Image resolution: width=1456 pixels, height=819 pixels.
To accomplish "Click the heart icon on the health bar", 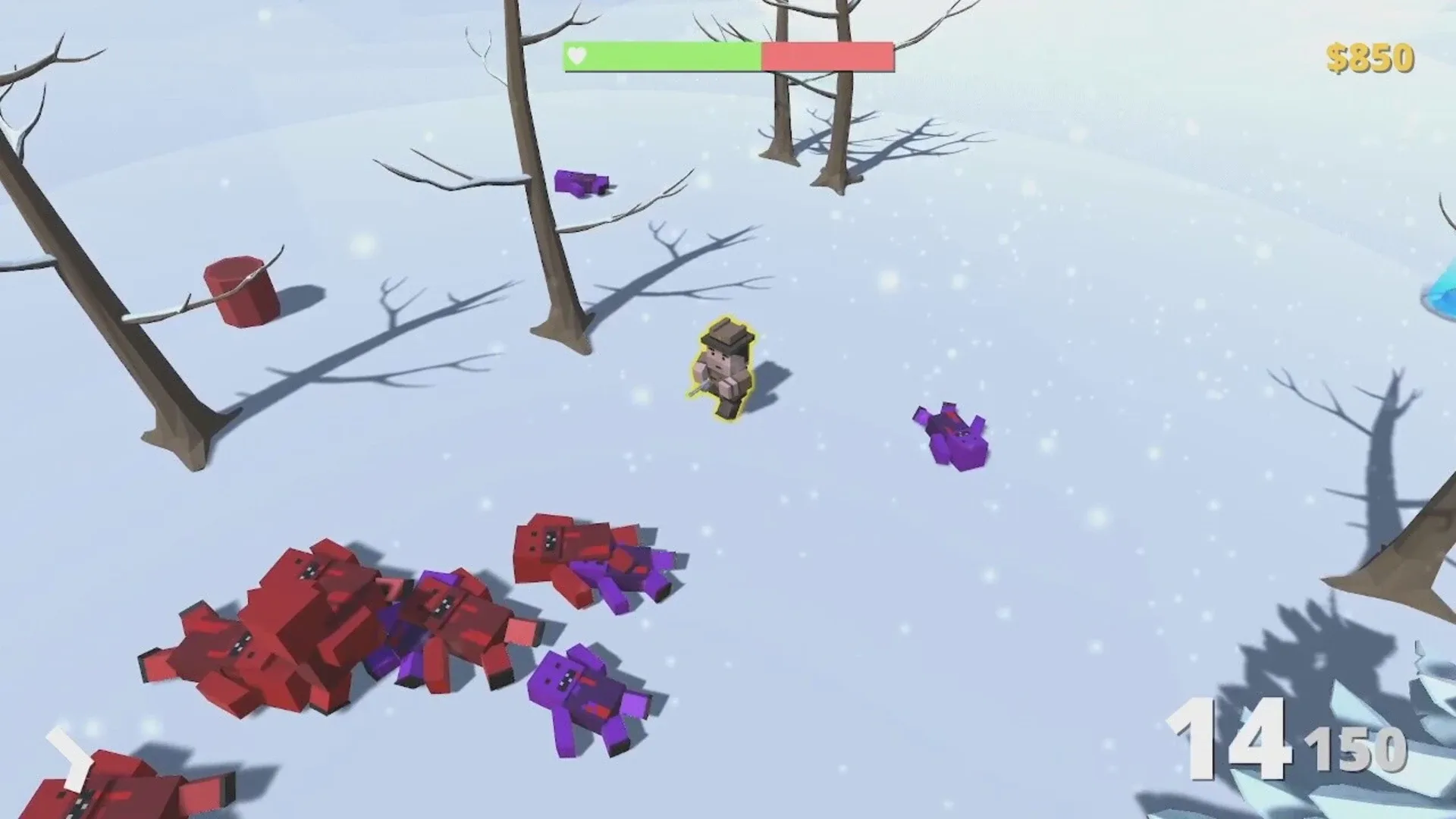I will click(576, 55).
